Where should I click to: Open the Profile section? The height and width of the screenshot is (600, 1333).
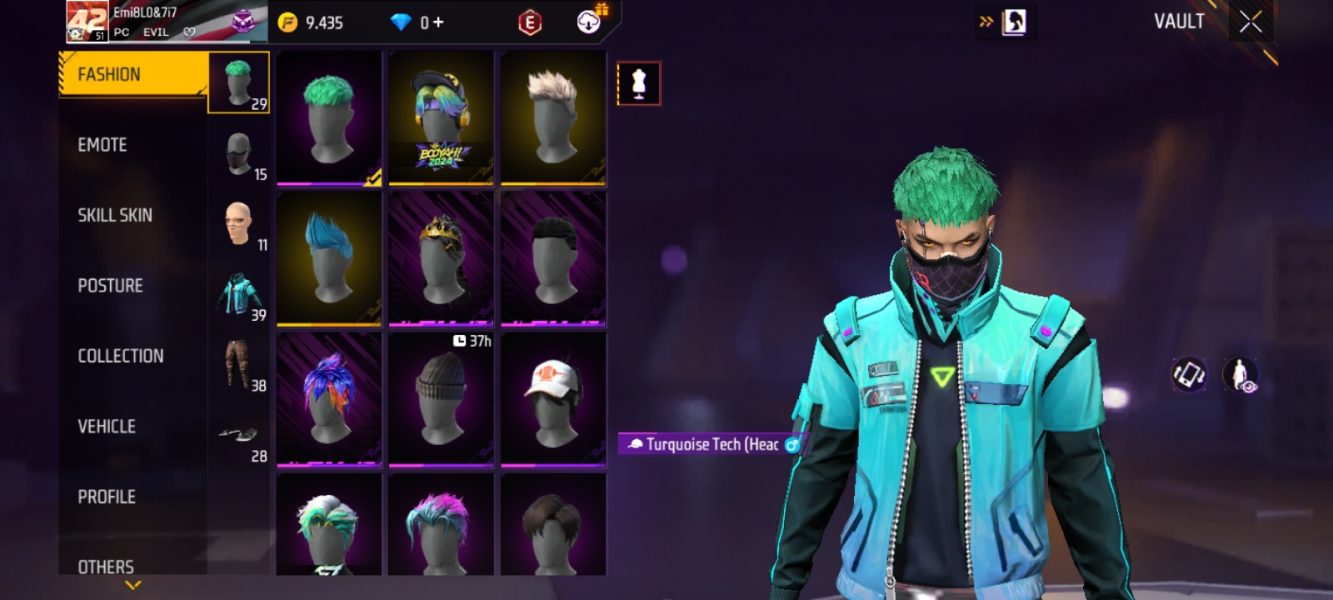point(106,497)
